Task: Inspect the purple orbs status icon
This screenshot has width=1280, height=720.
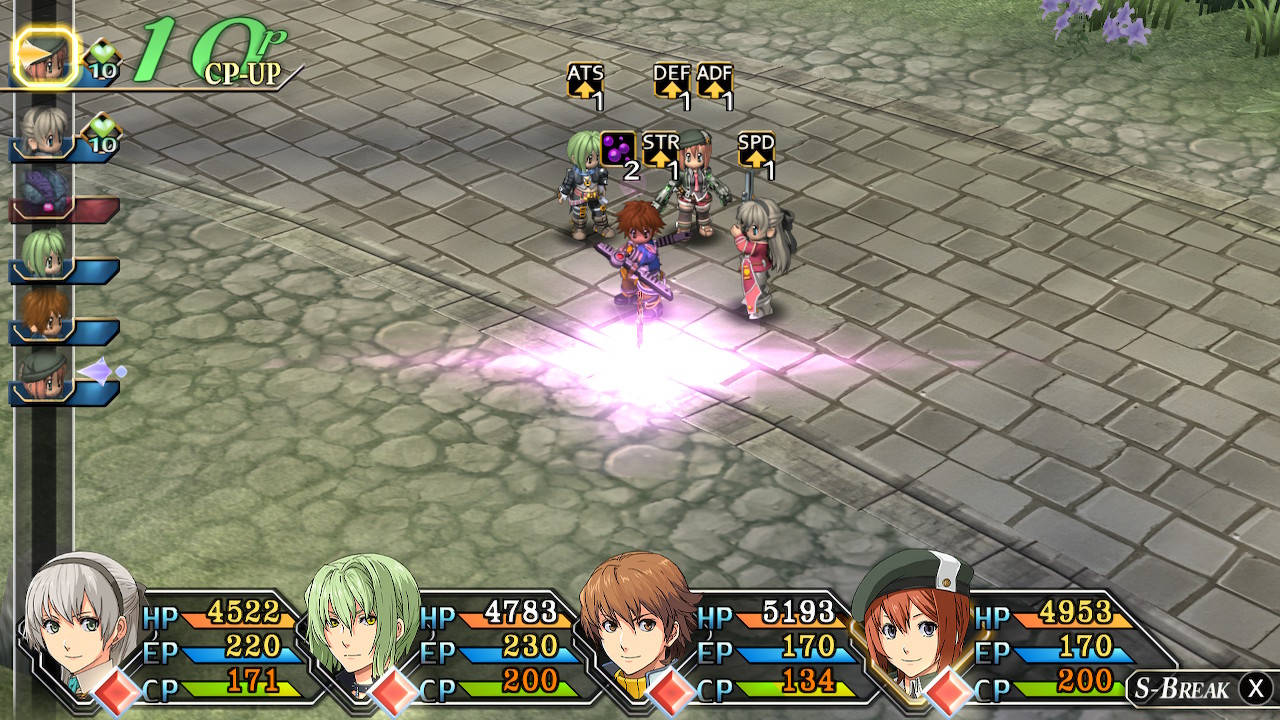Action: pyautogui.click(x=617, y=150)
